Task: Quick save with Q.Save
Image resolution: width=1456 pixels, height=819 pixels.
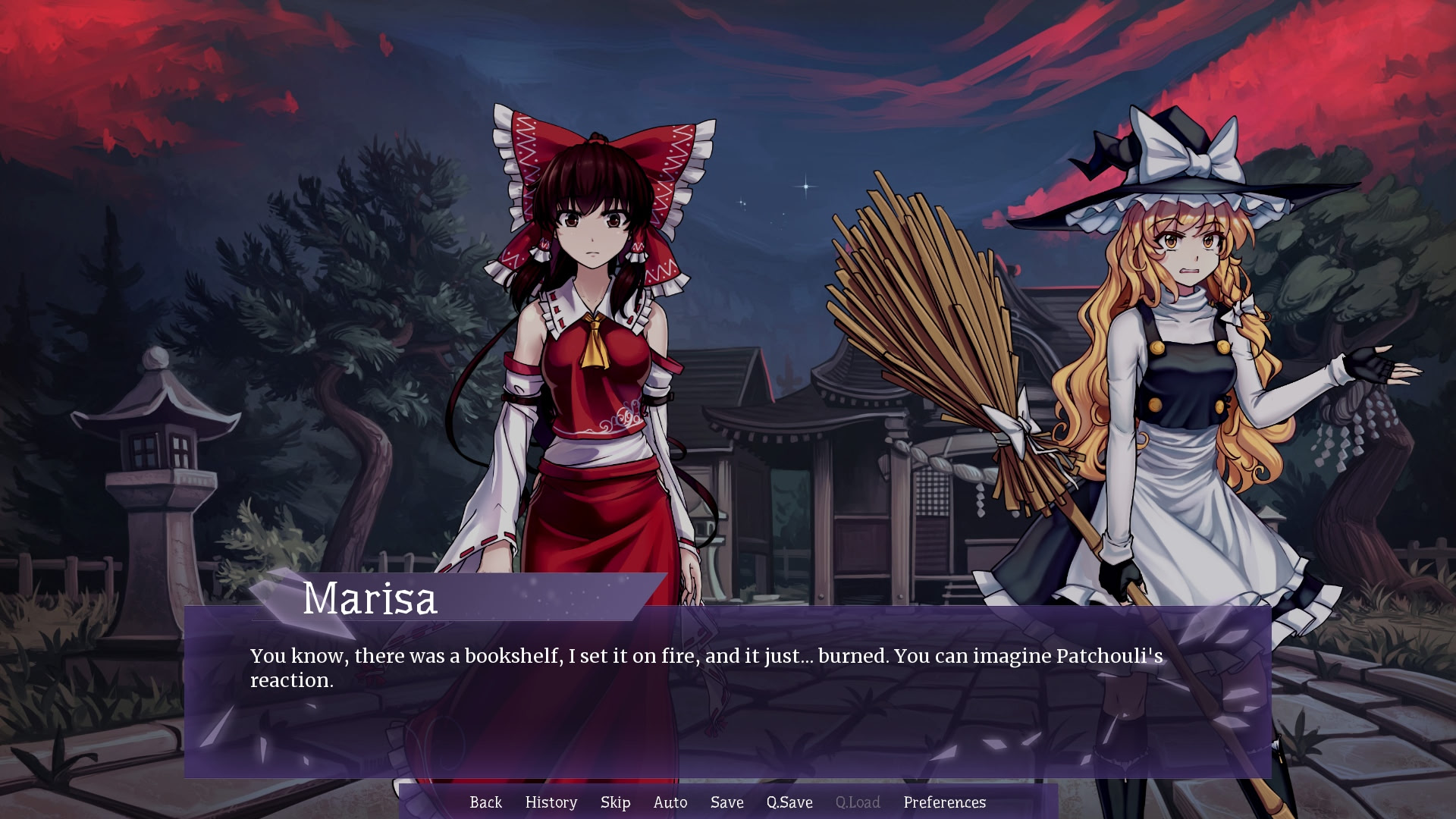Action: (789, 802)
